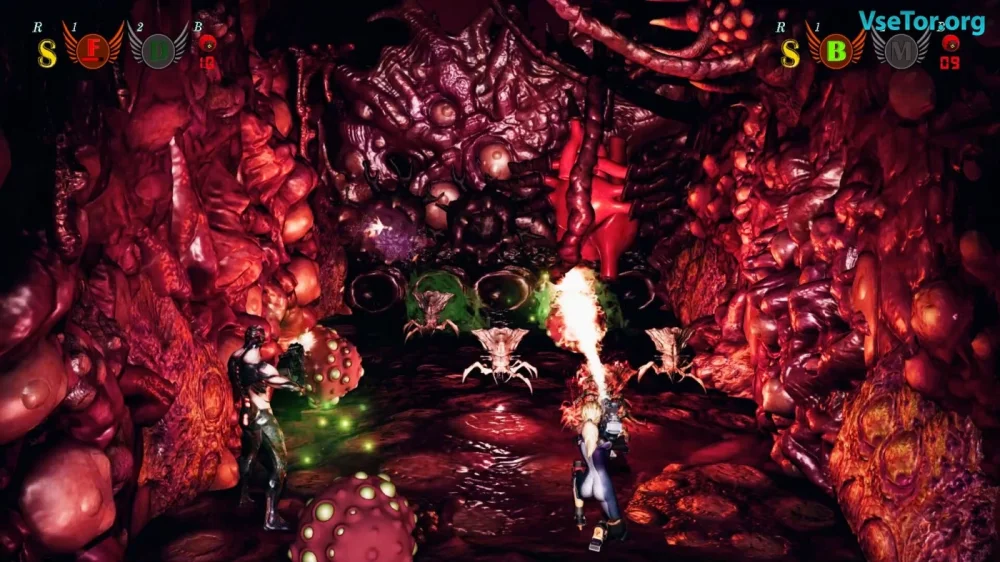1000x562 pixels.
Task: Switch to the grey winged M weapon
Action: click(x=900, y=48)
